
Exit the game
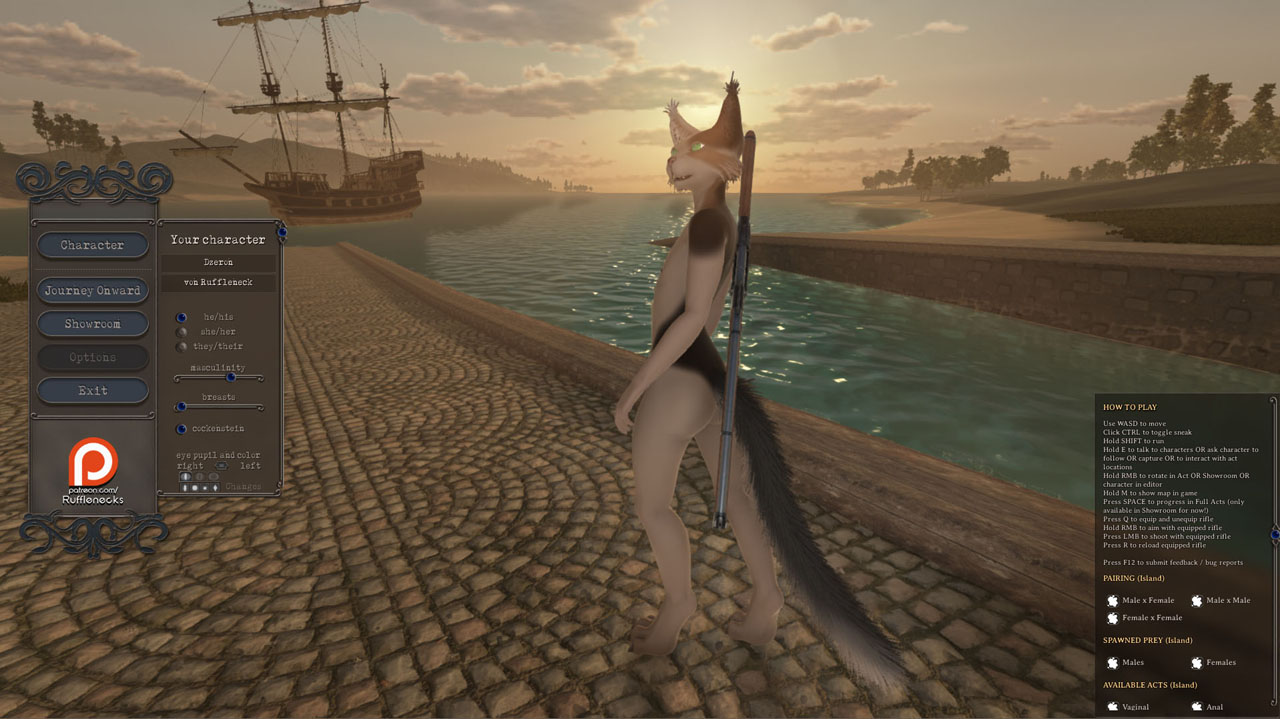coord(92,390)
